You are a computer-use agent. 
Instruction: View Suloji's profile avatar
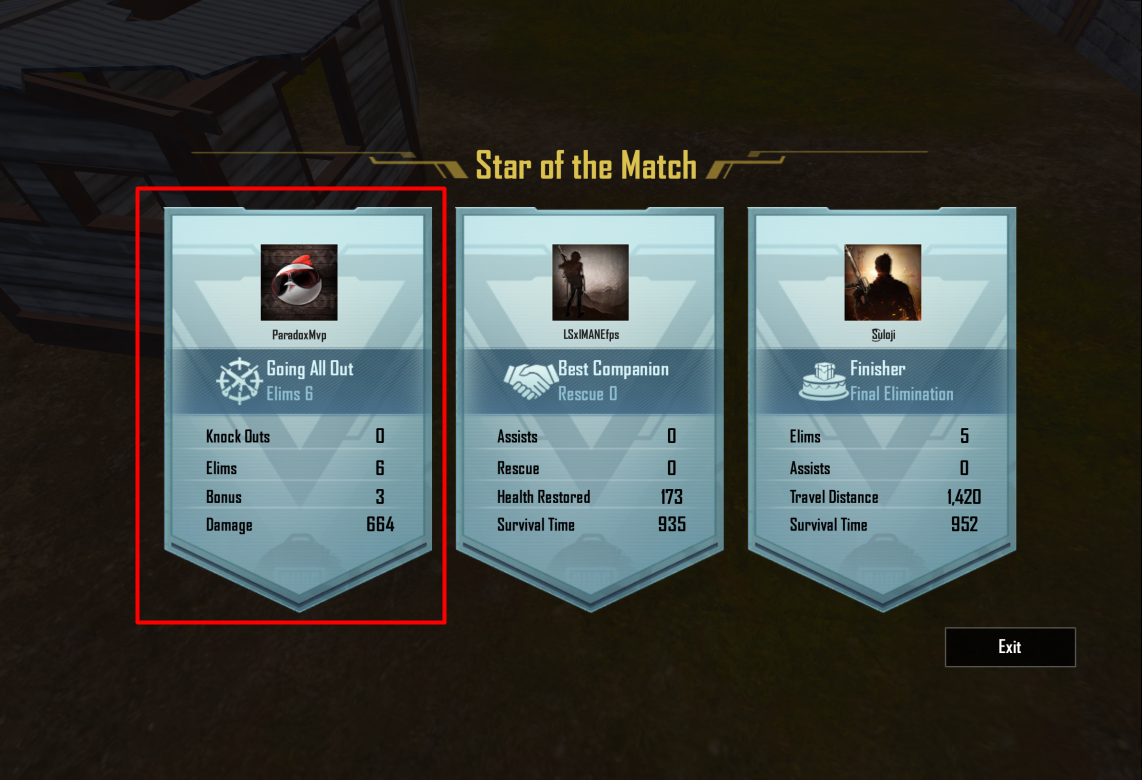coord(882,283)
